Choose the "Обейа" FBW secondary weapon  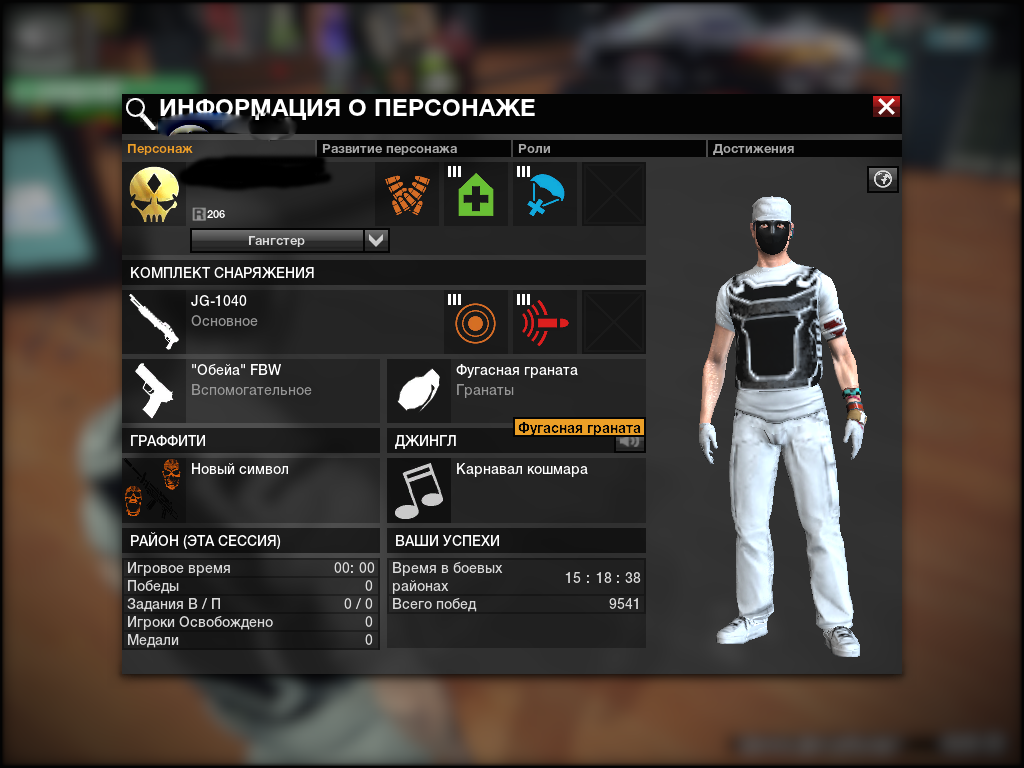point(250,390)
